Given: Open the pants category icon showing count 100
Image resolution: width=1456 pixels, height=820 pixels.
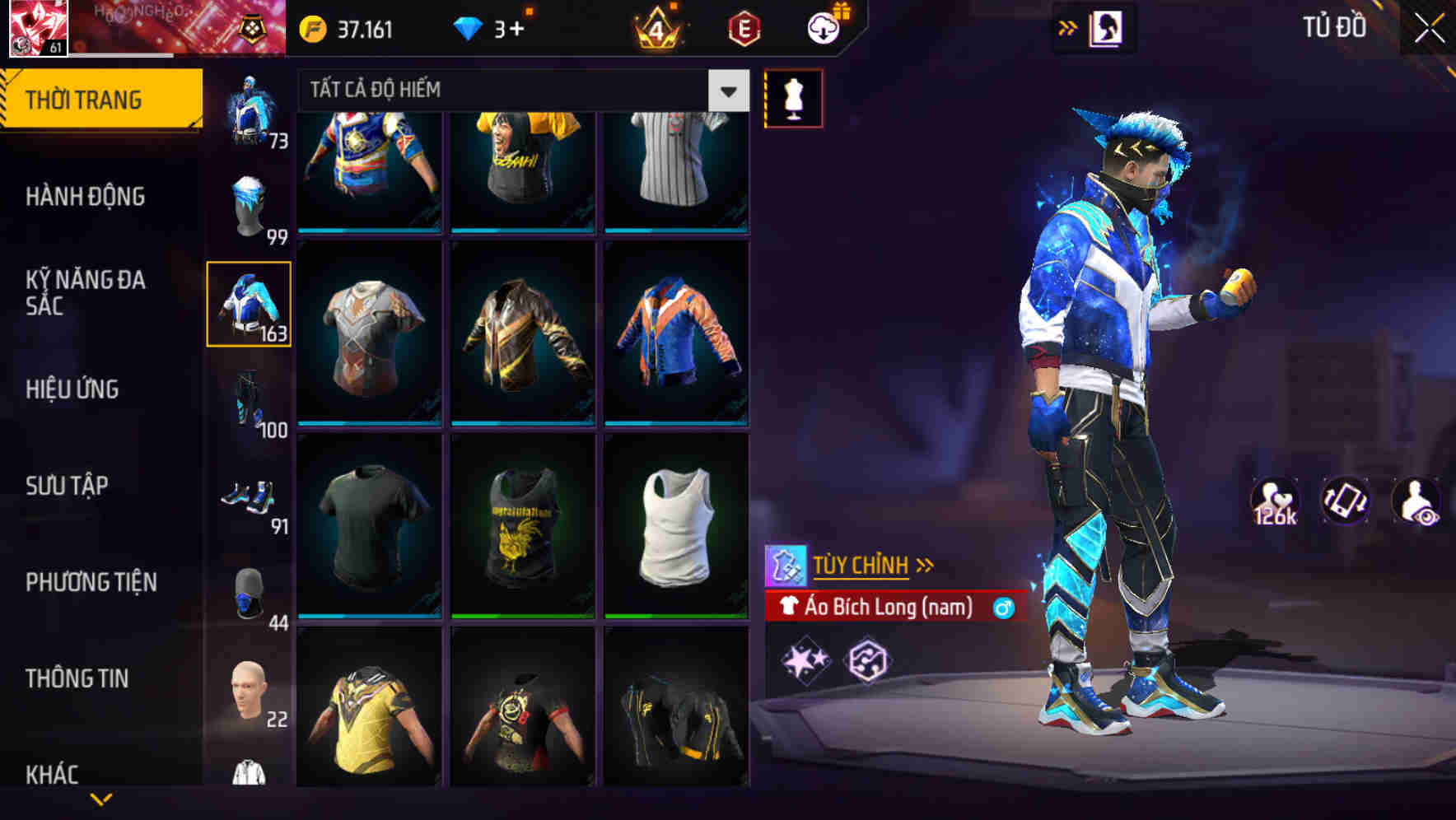Looking at the screenshot, I should pyautogui.click(x=248, y=401).
